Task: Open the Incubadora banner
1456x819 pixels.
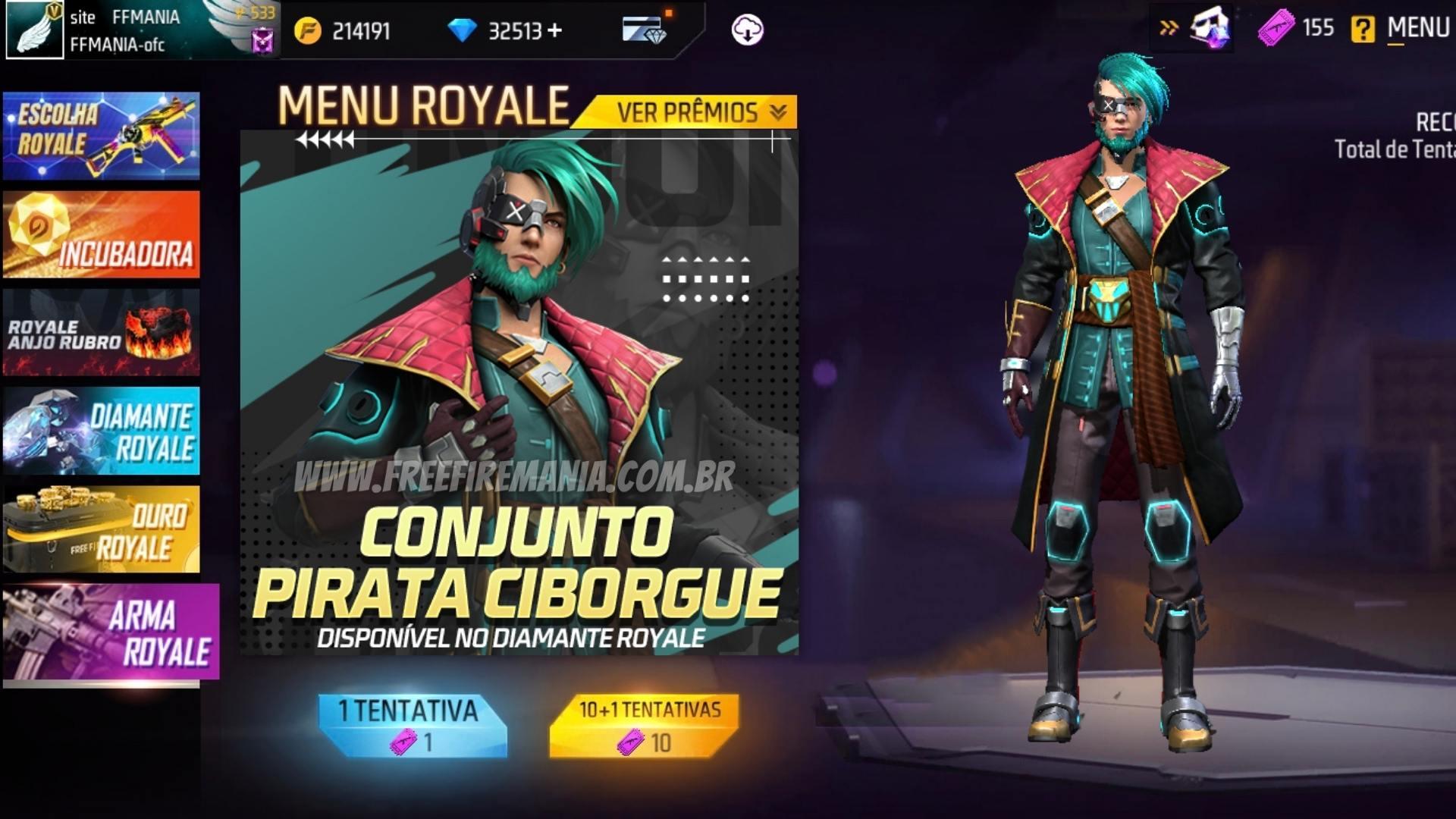Action: click(101, 233)
